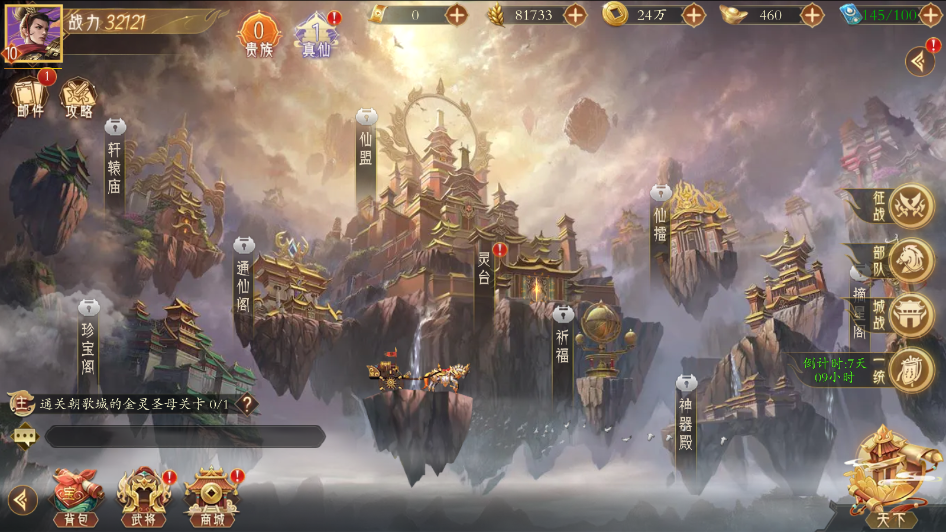
Task: Add more gold coins with plus button
Action: 695,14
